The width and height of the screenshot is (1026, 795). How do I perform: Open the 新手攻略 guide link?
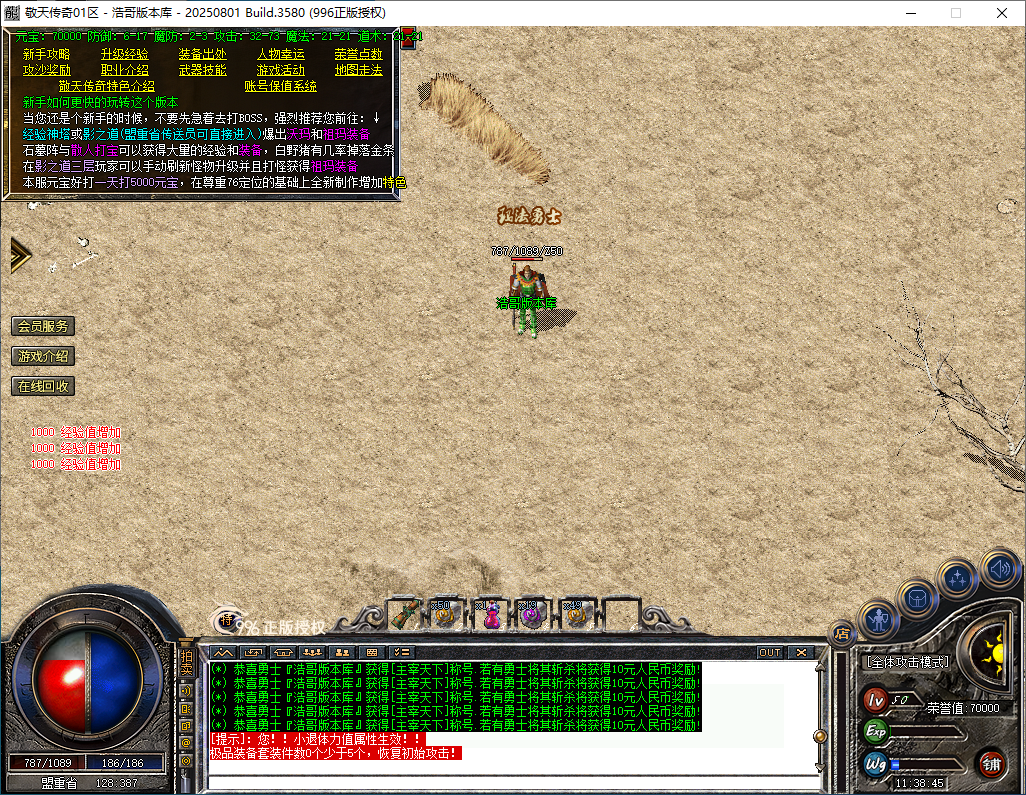click(x=46, y=54)
